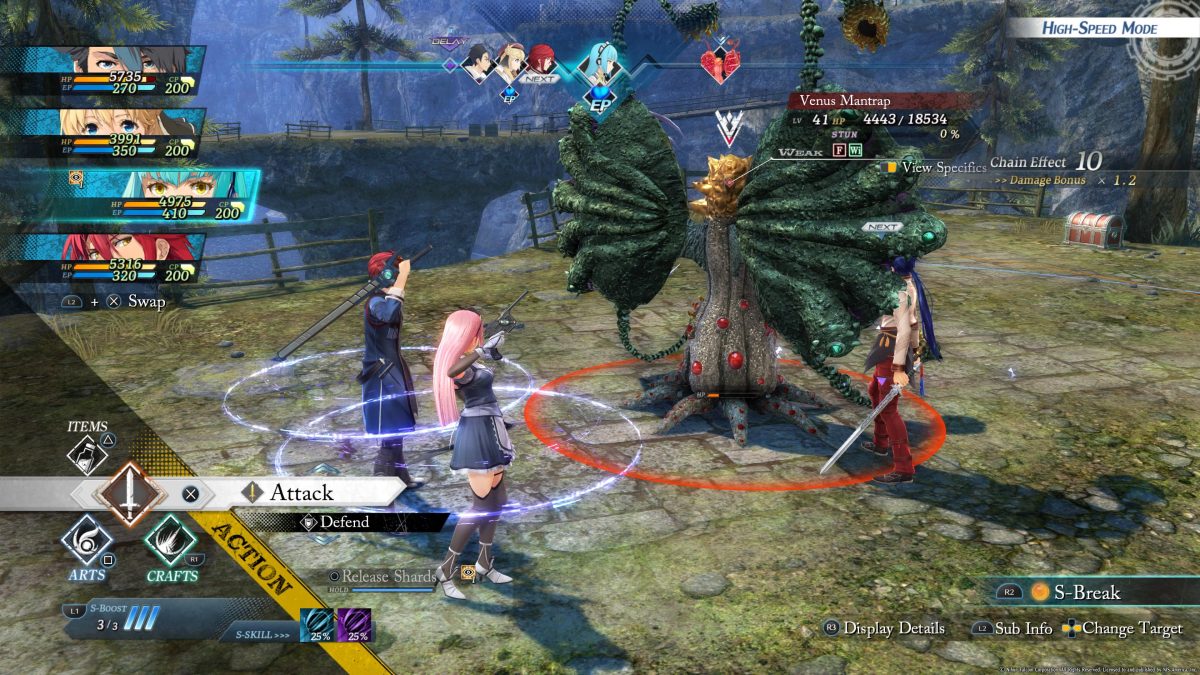1200x675 pixels.
Task: Activate Release Shards
Action: 388,577
